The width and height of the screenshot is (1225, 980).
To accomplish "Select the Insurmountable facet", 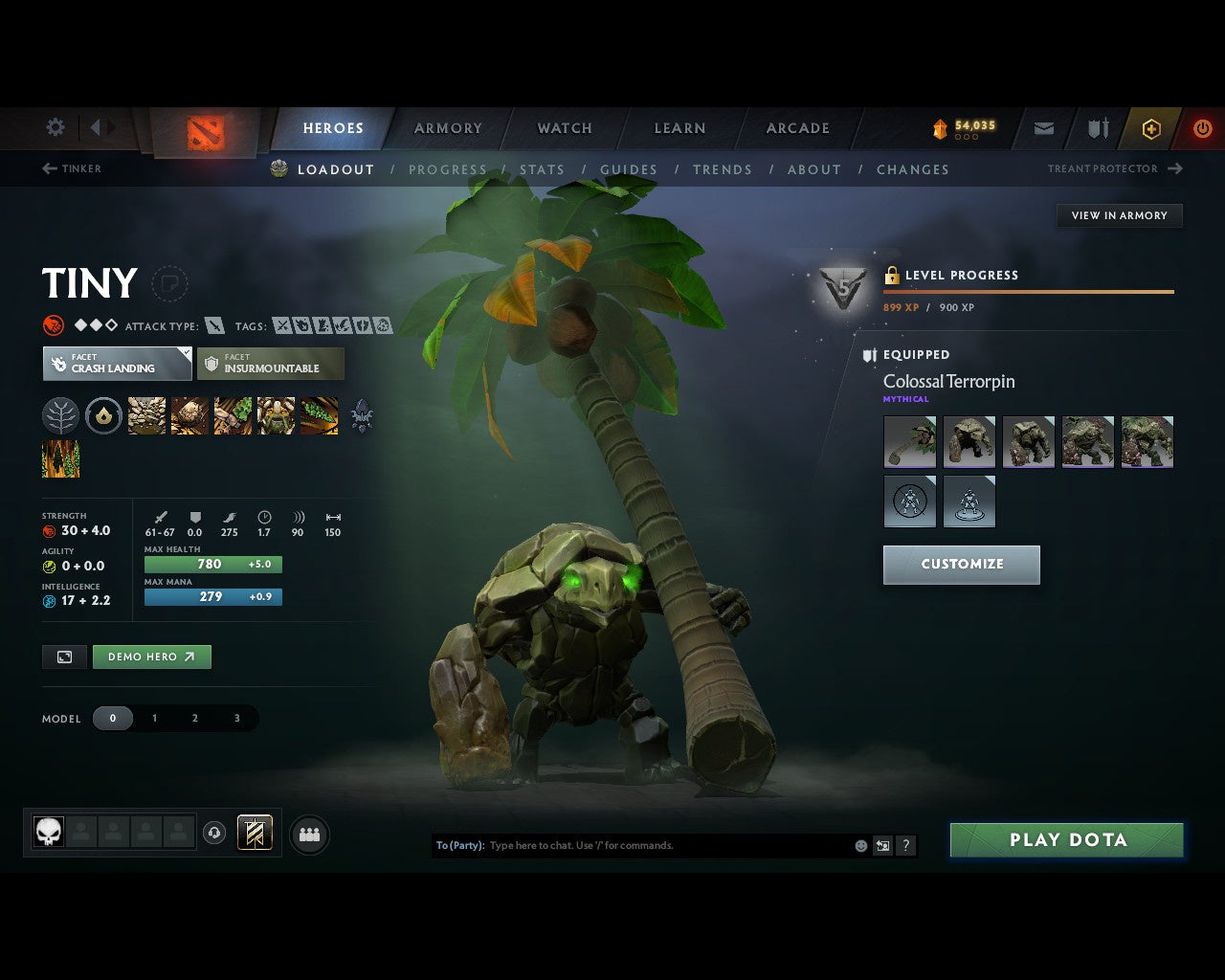I will tap(271, 364).
